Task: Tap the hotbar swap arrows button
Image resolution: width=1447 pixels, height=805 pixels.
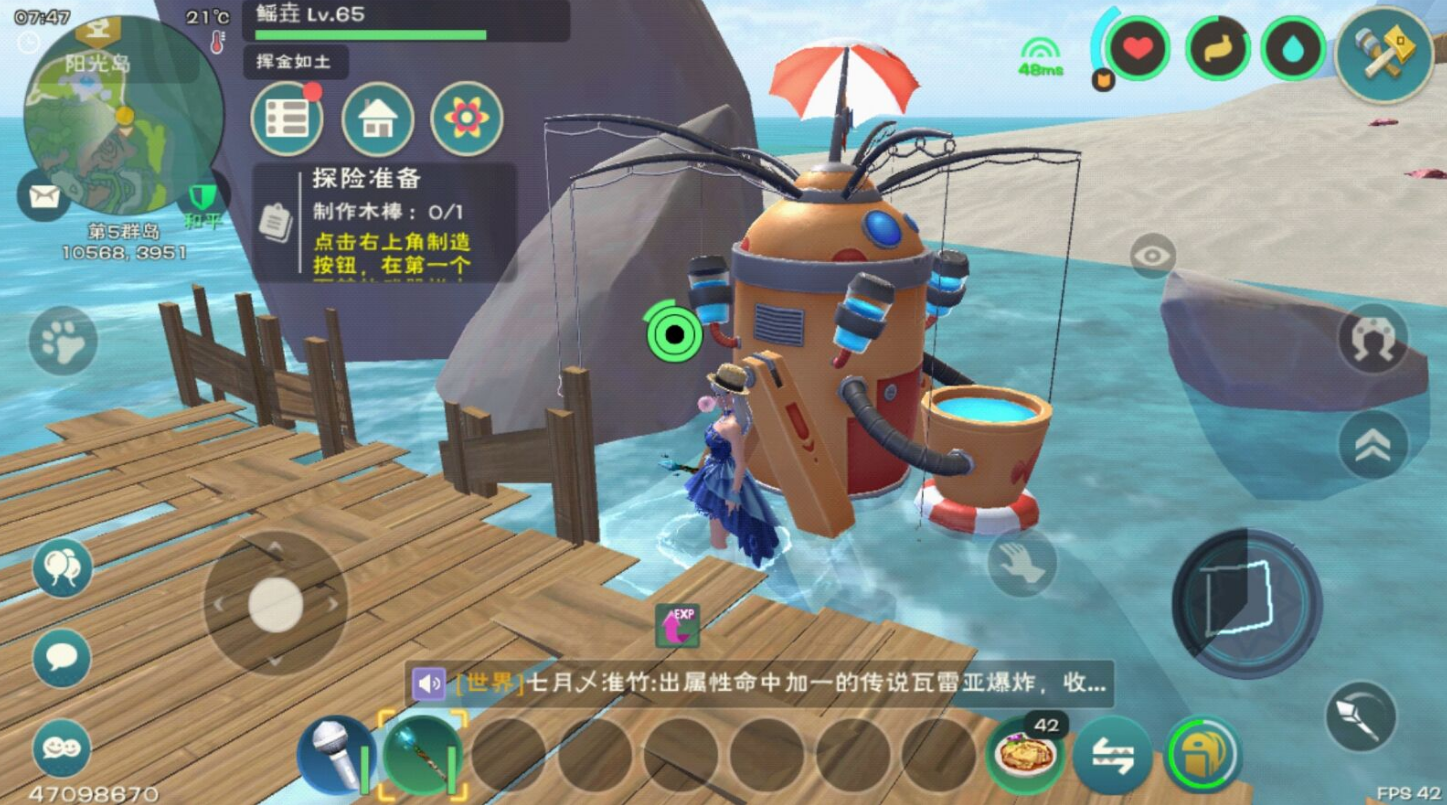Action: 1113,756
